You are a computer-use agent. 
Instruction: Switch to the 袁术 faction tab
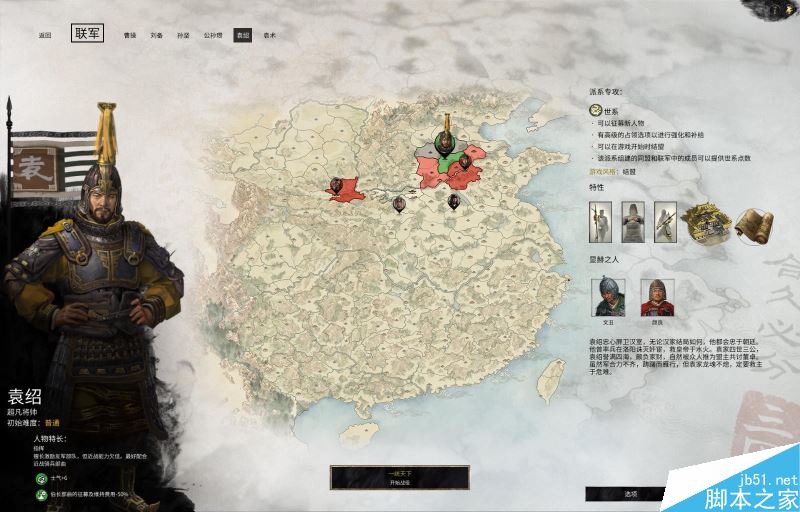pos(270,35)
